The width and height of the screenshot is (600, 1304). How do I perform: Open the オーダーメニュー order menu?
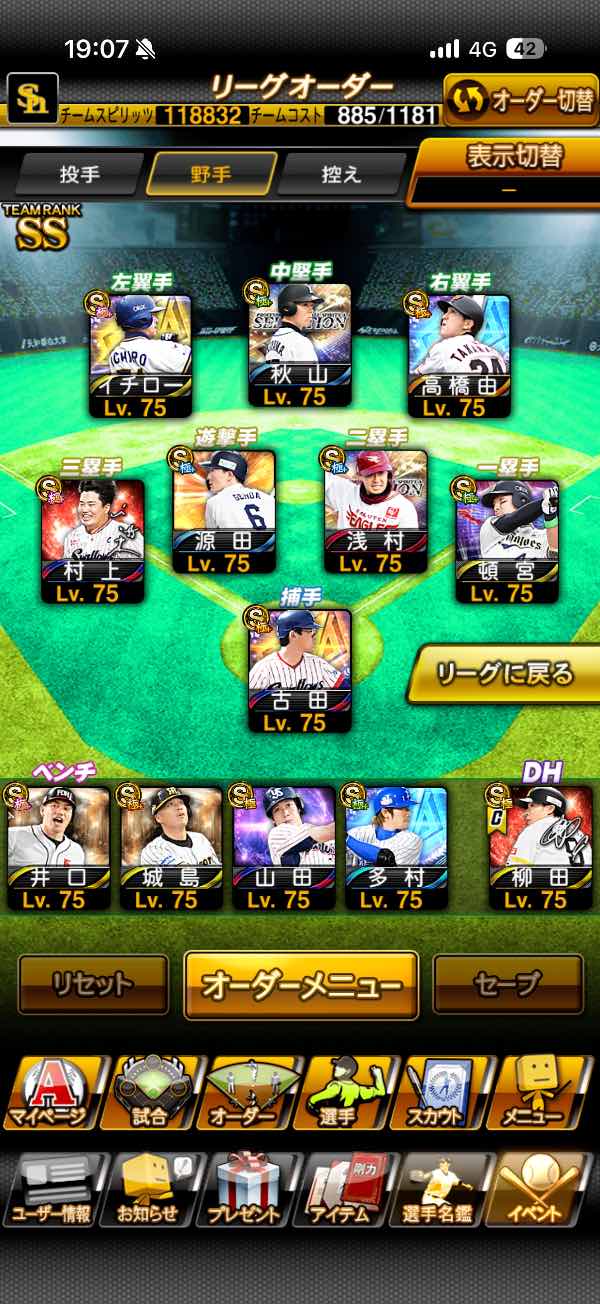click(x=301, y=985)
